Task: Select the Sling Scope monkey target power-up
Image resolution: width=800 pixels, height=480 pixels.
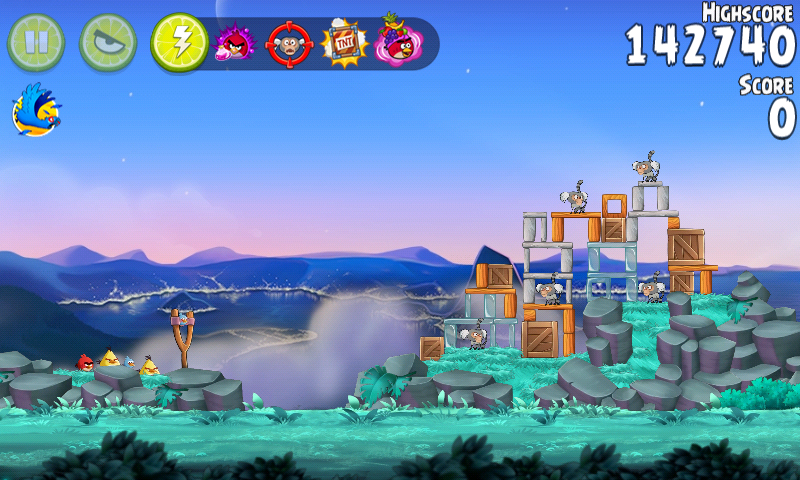Action: (x=289, y=44)
